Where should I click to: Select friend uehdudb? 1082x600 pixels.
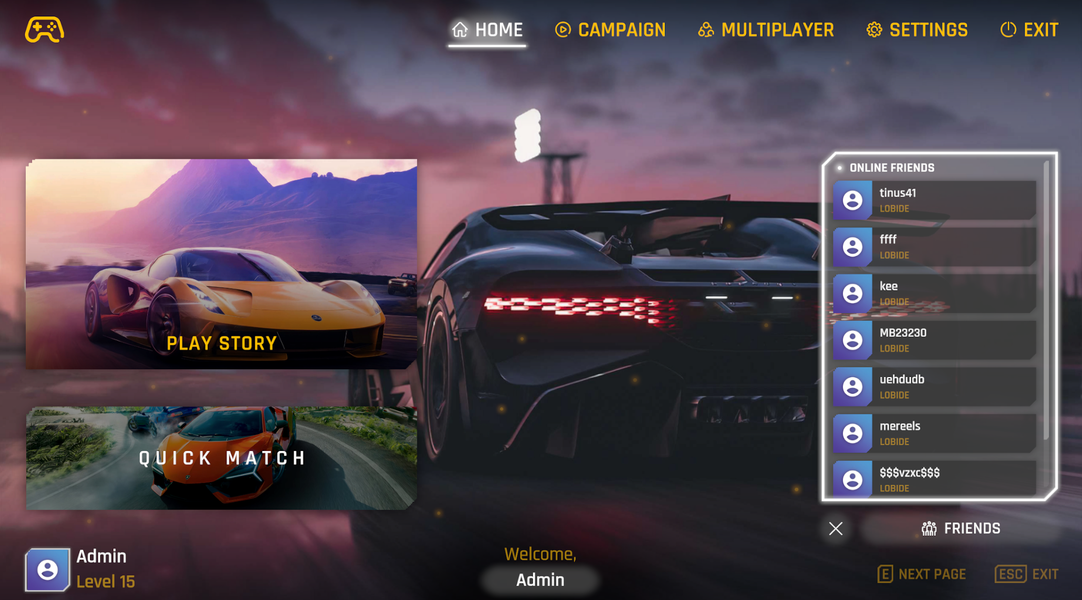[x=934, y=386]
